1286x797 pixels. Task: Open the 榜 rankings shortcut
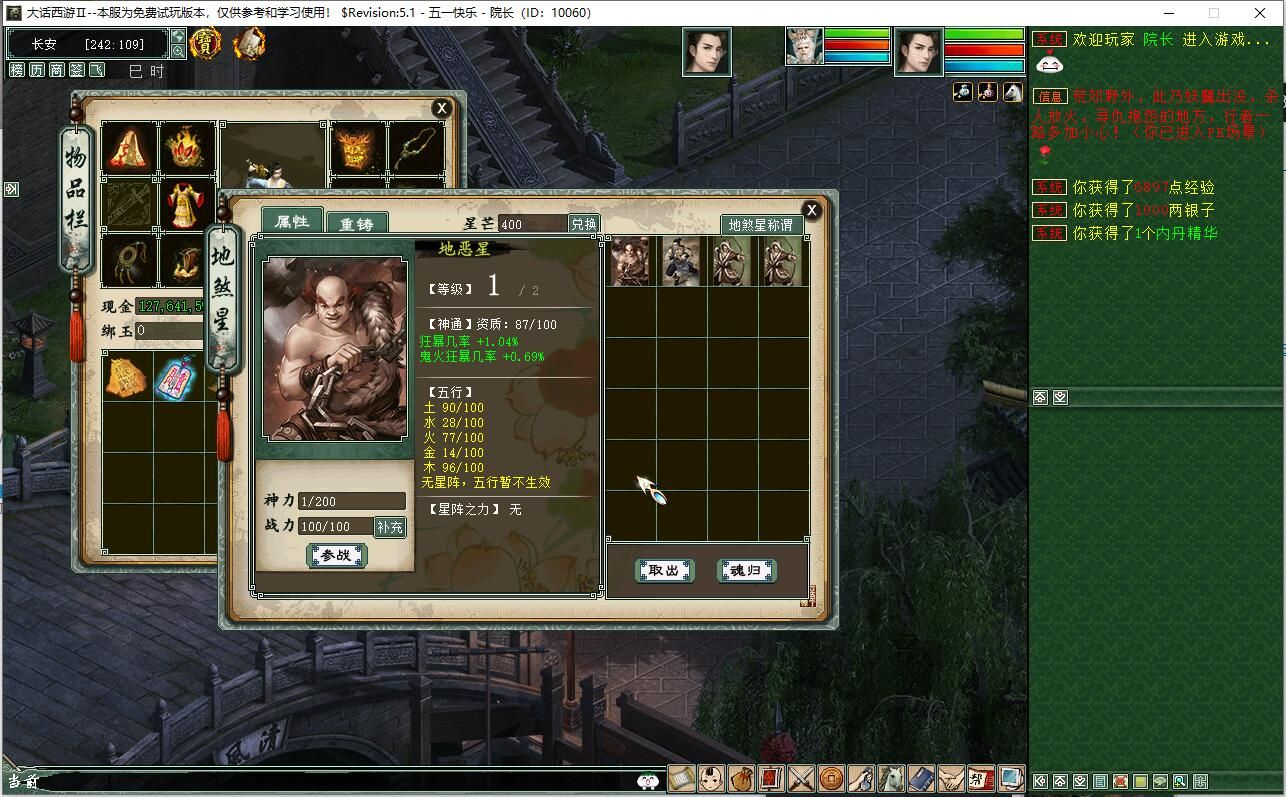17,70
